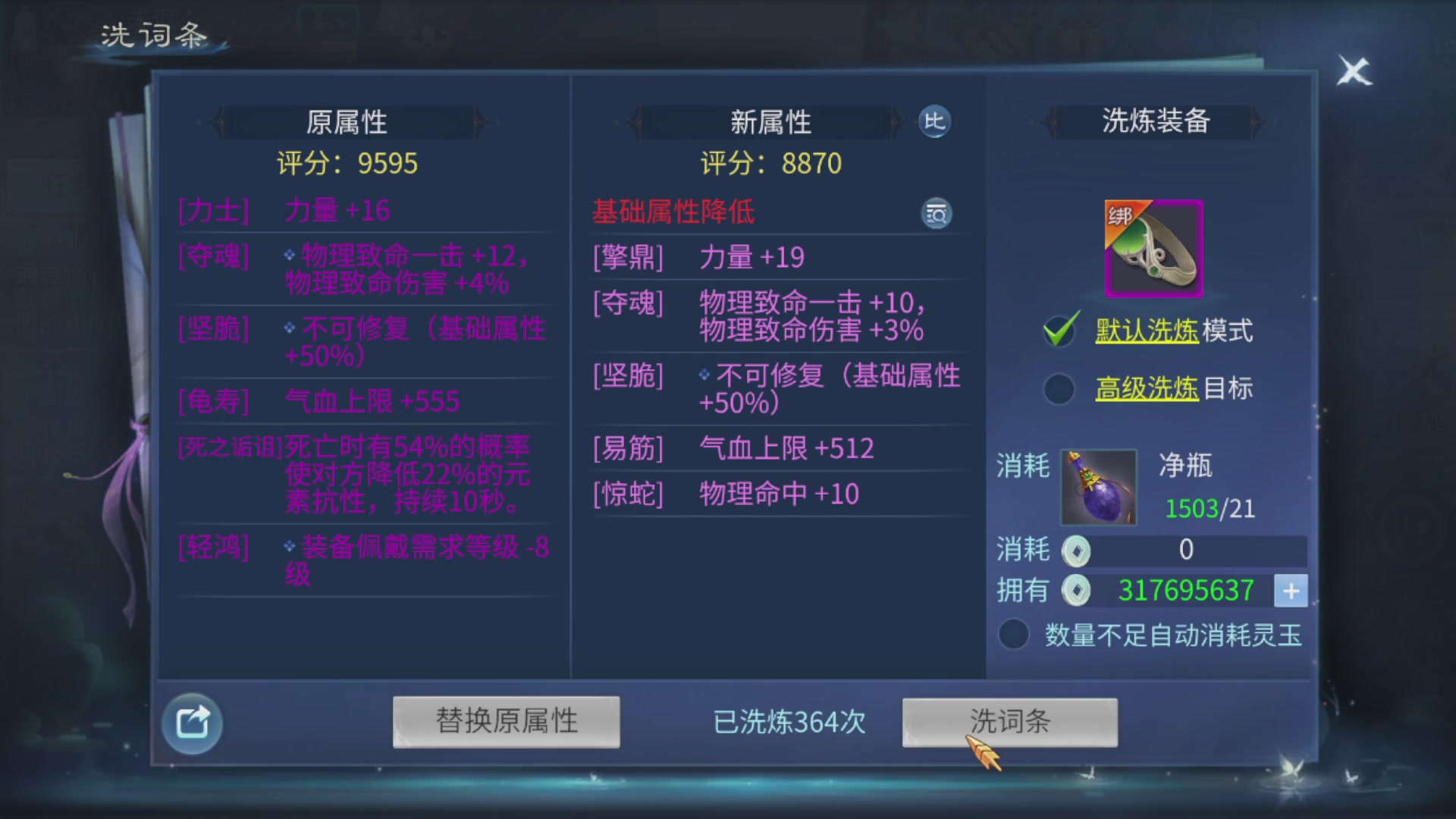
Task: Click the plus icon to buy more currency
Action: tap(1290, 591)
